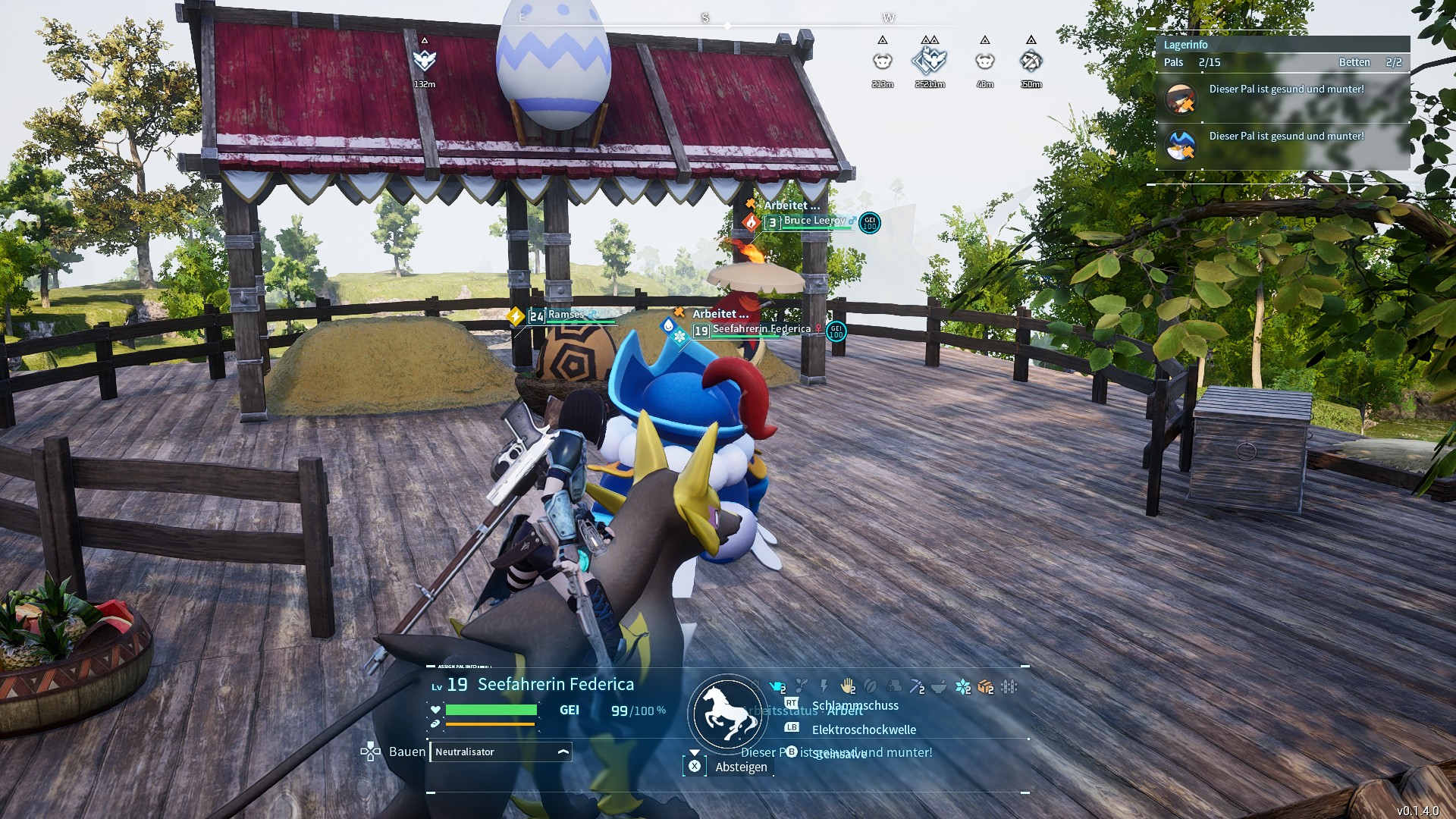Viewport: 1456px width, 819px height.
Task: Select the blue penguin pal portrait in Lagerinfo
Action: [x=1180, y=145]
